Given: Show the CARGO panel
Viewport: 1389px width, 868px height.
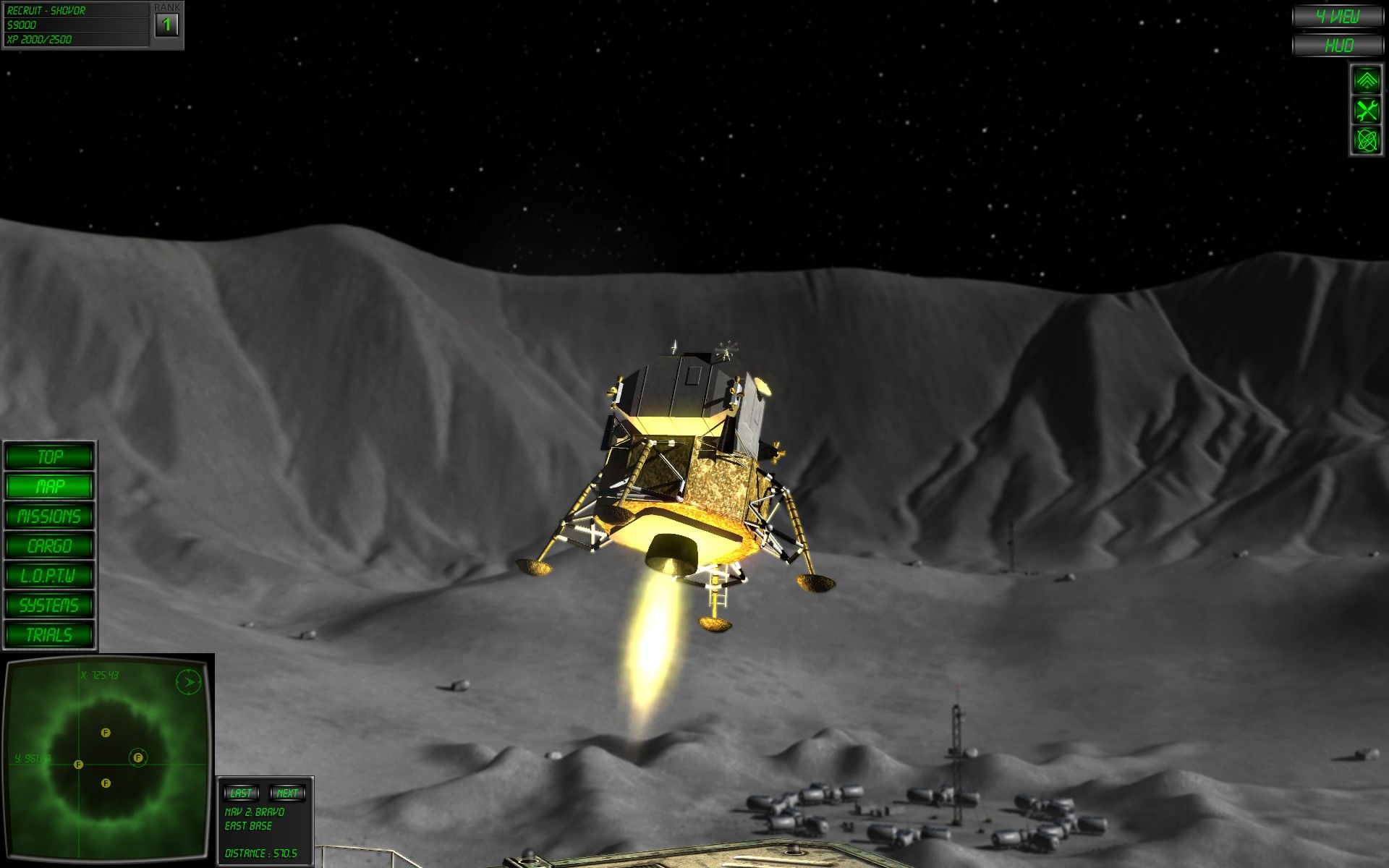Looking at the screenshot, I should (x=49, y=546).
